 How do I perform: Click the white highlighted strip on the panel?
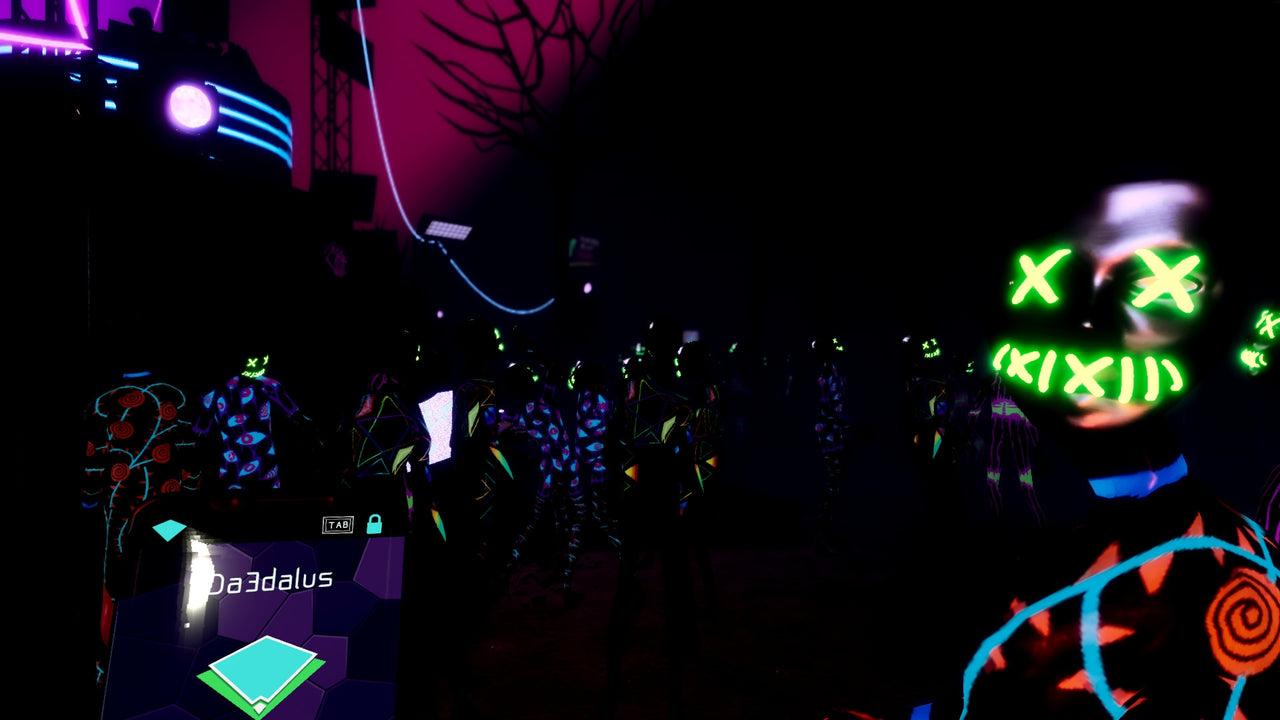pyautogui.click(x=197, y=577)
